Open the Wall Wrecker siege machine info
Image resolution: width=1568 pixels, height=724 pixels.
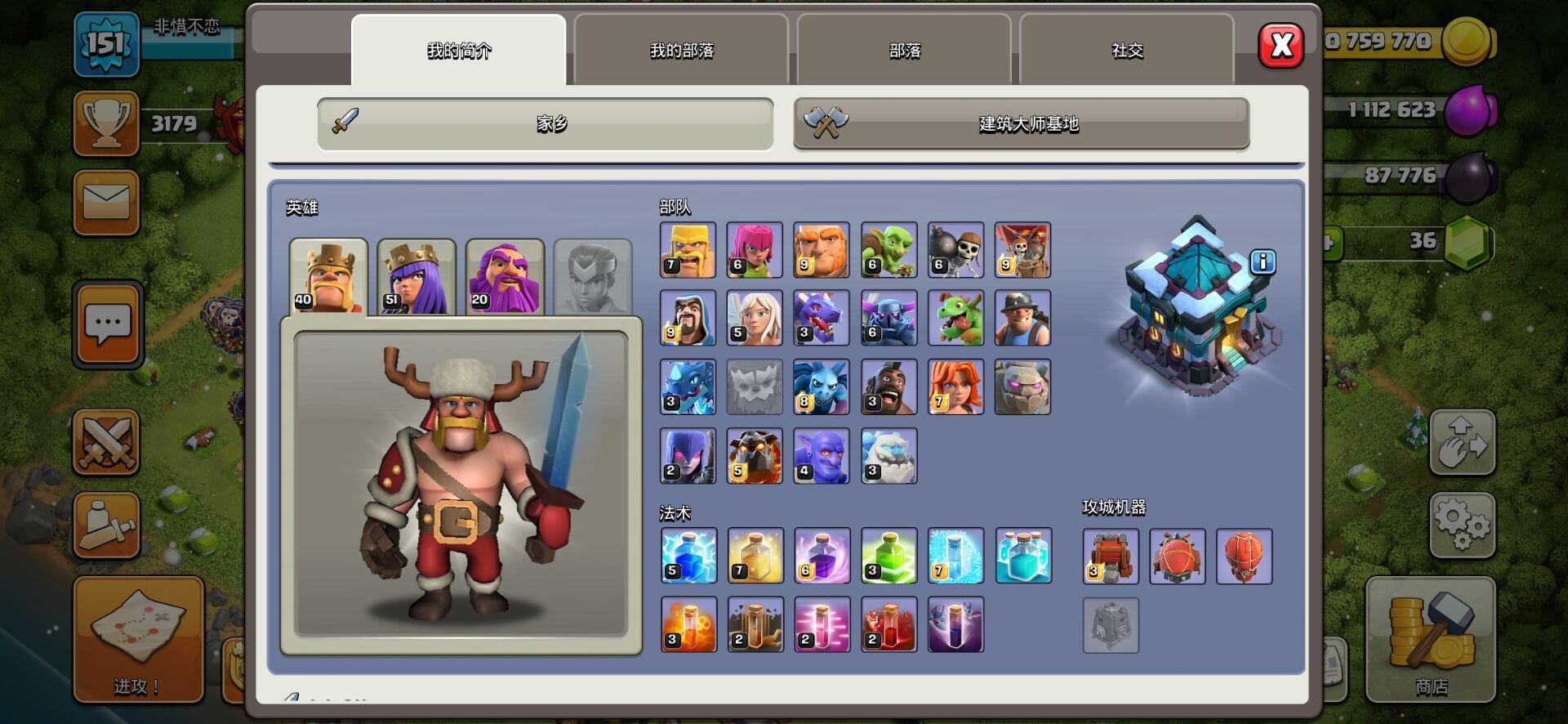pos(1110,556)
